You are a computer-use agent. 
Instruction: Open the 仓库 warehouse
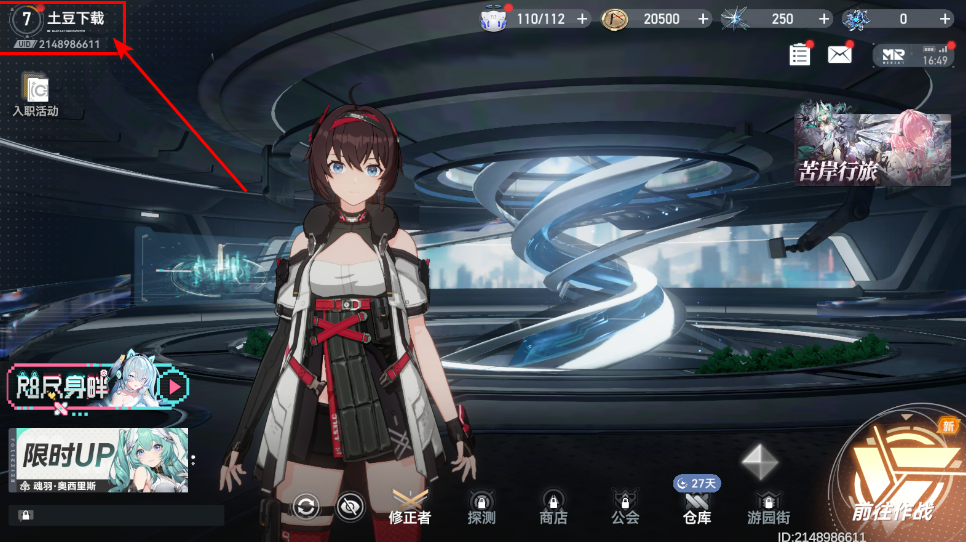coord(697,508)
